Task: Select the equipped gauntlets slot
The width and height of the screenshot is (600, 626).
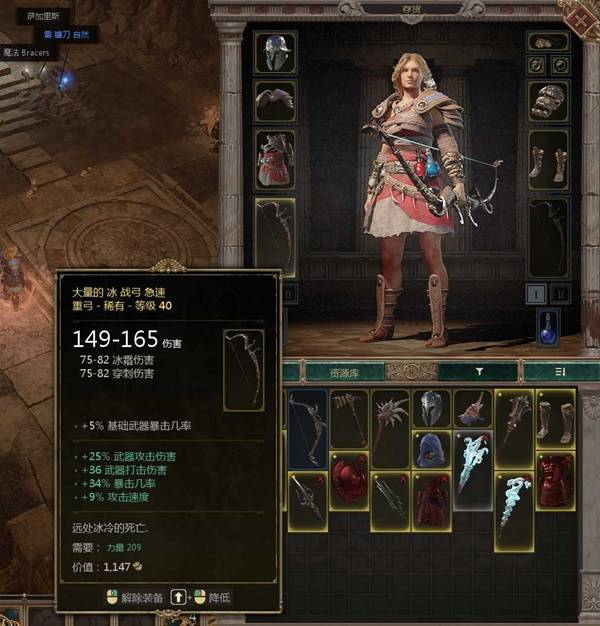Action: click(x=547, y=101)
